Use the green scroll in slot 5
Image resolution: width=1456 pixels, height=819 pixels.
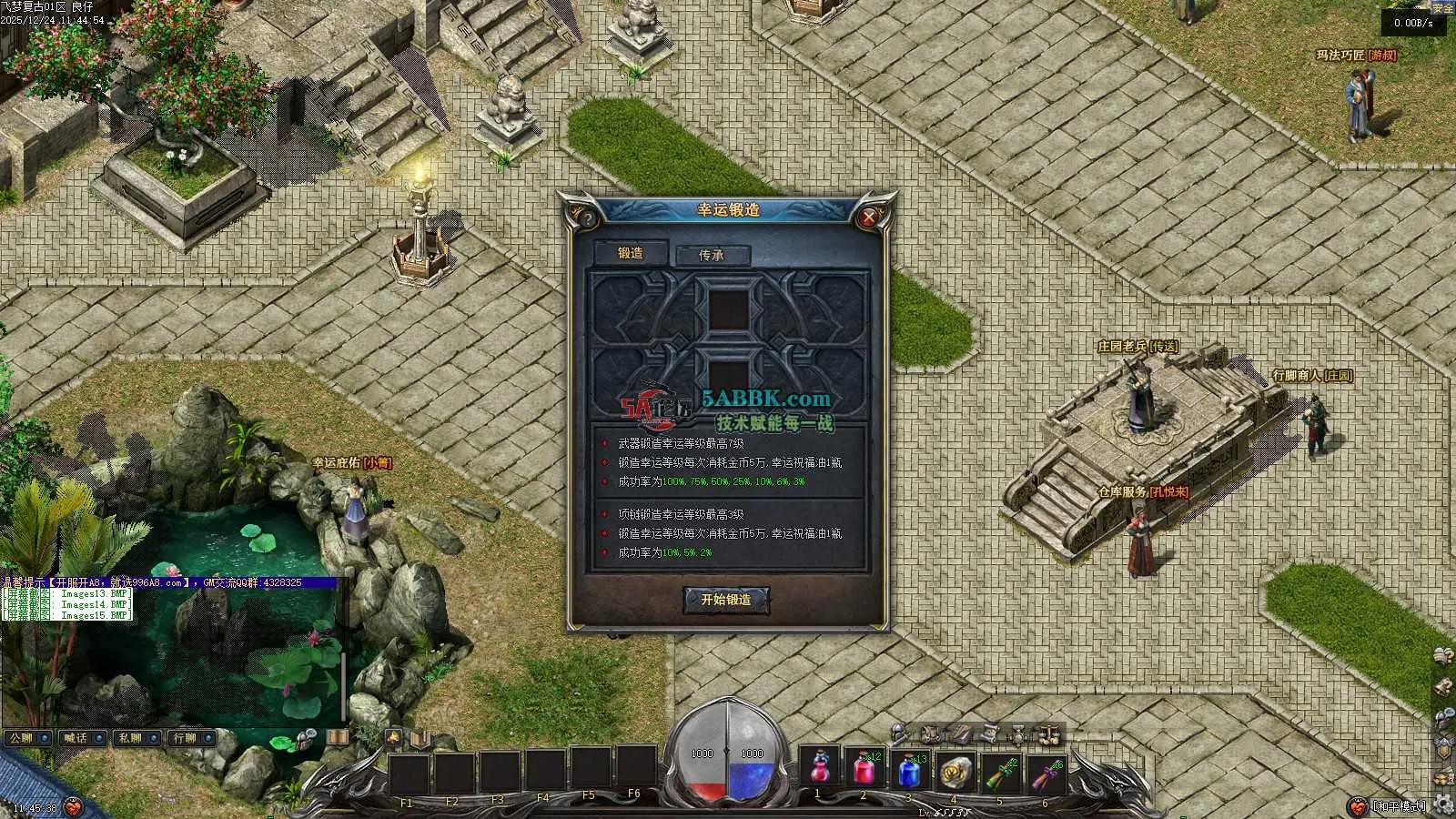pyautogui.click(x=1000, y=770)
